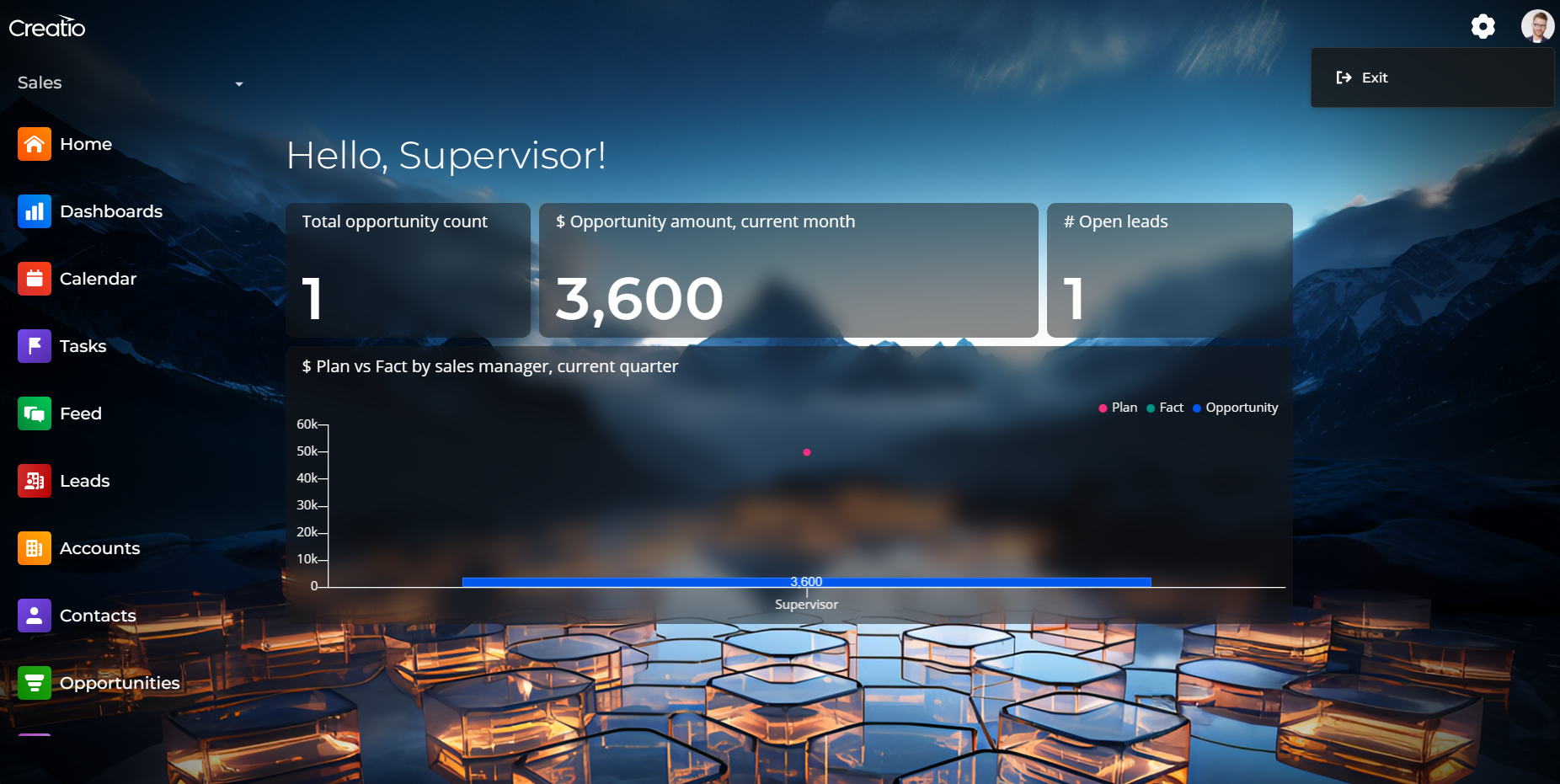Open the Feed chat icon
The height and width of the screenshot is (784, 1560).
pos(35,413)
